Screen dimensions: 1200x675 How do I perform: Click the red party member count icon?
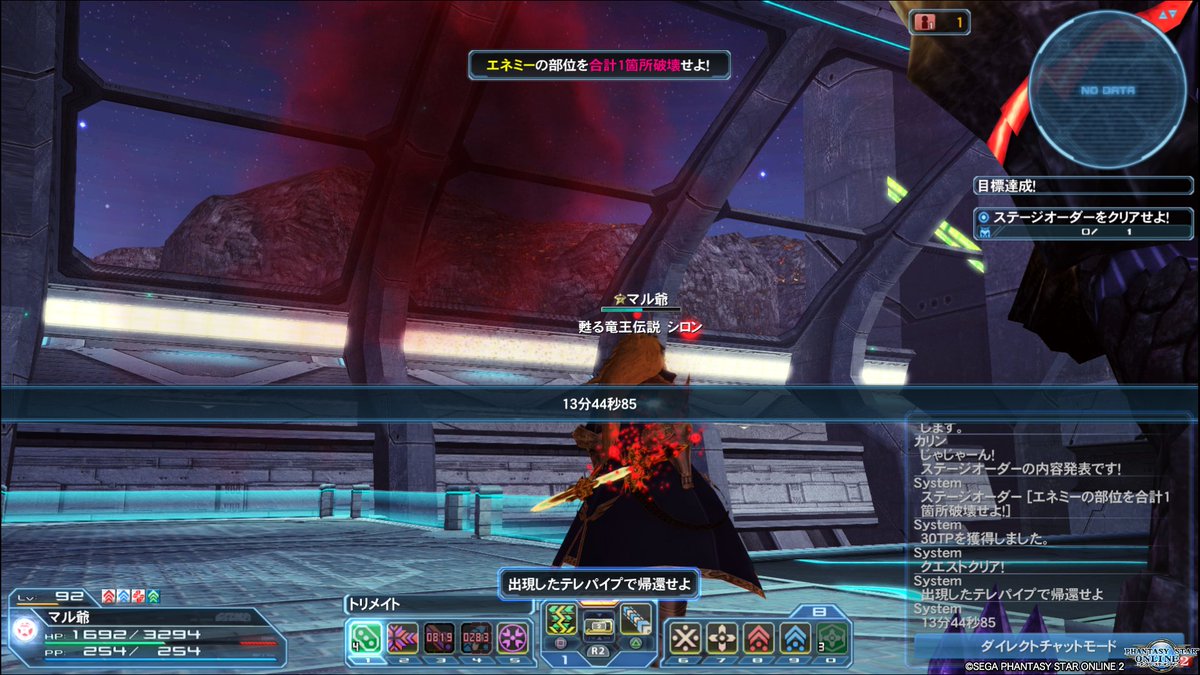point(926,22)
